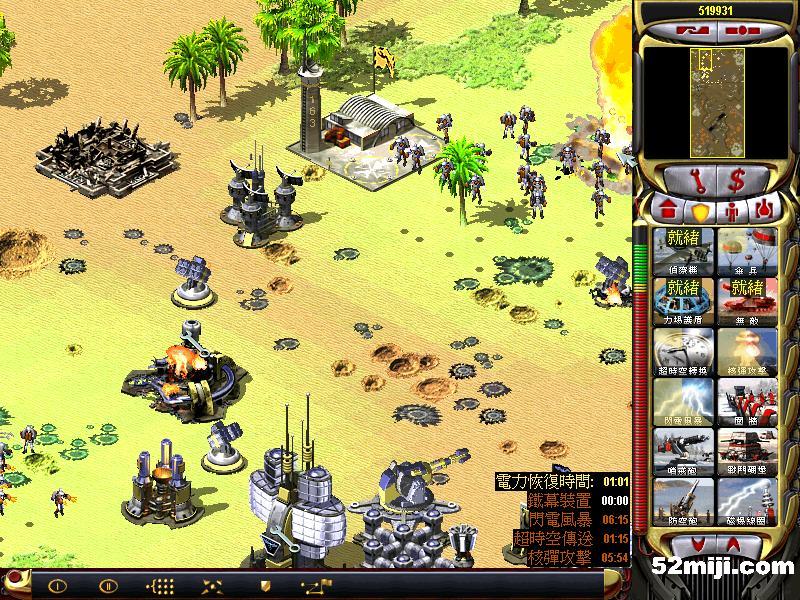Screen dimensions: 800x600
Task: Activate the ready Force Shield power
Action: [685, 300]
